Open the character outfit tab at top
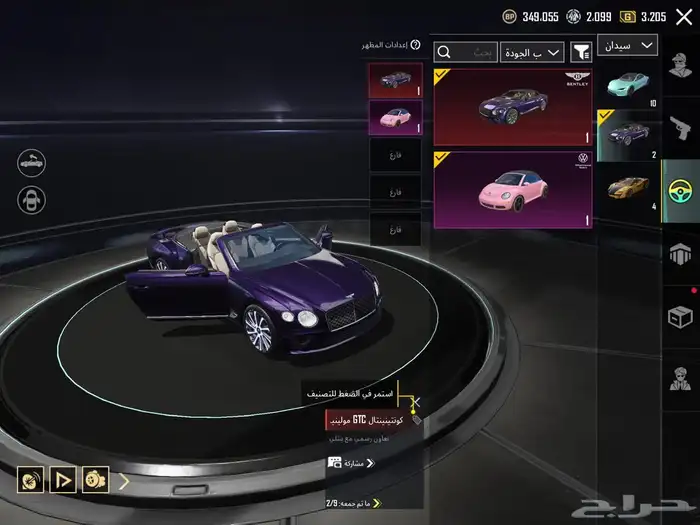The height and width of the screenshot is (525, 700). coord(681,65)
